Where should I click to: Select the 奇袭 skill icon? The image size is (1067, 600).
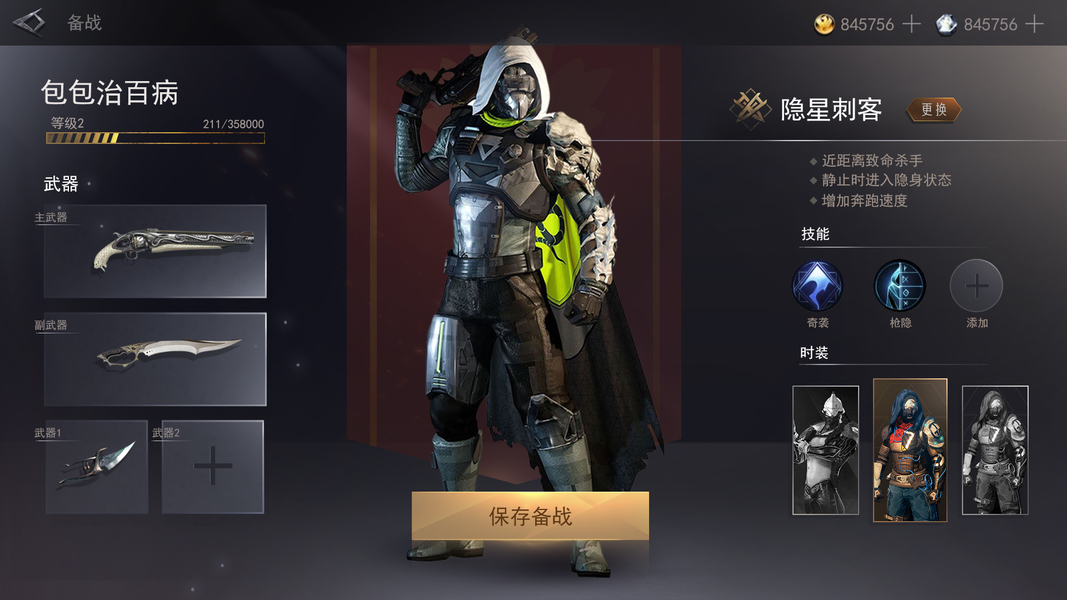pos(818,286)
